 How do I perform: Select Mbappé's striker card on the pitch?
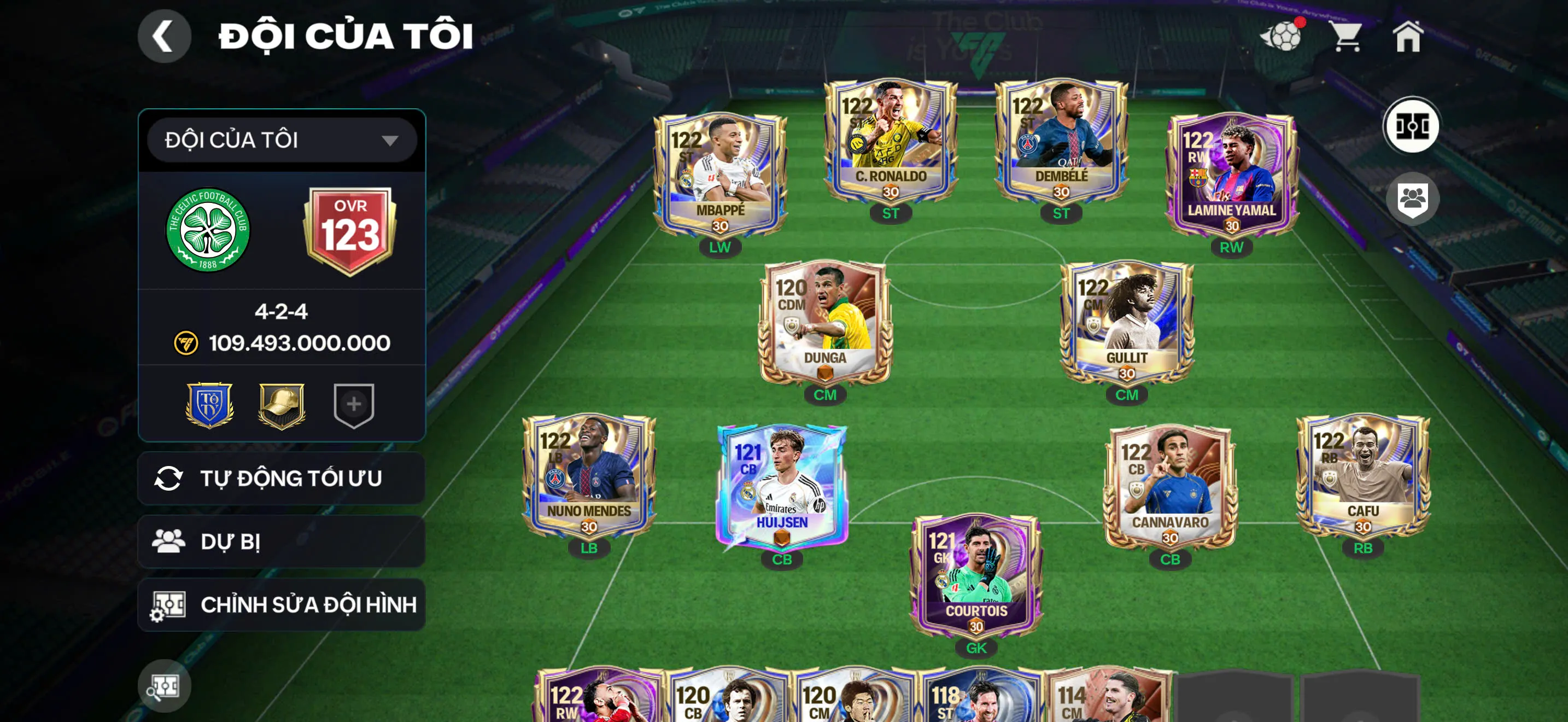(x=722, y=171)
